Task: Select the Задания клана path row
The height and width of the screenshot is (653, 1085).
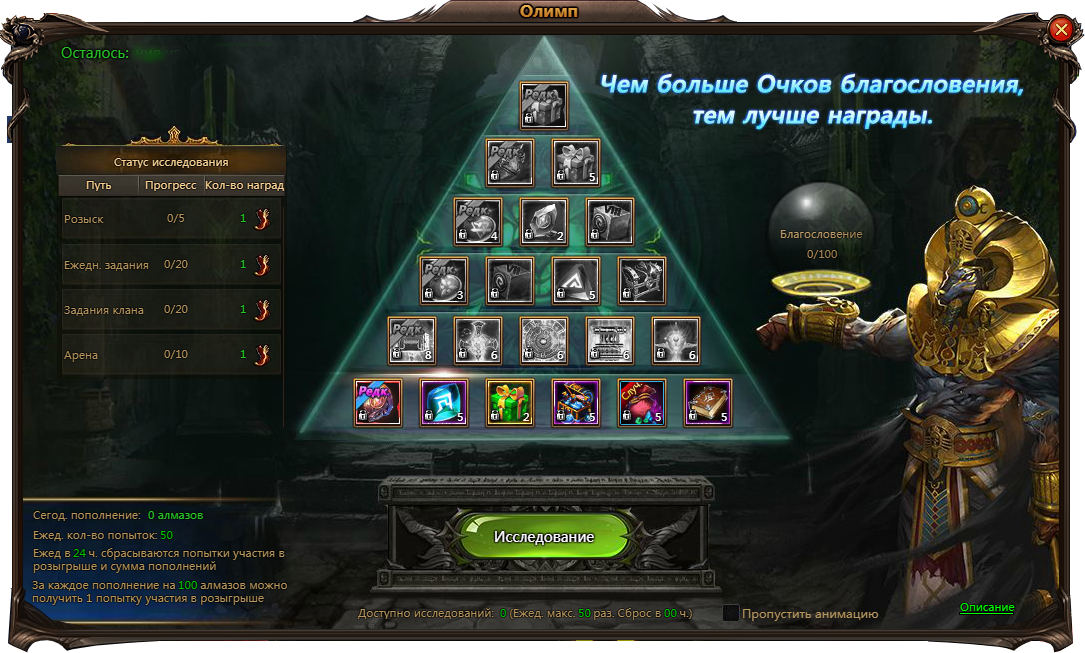Action: click(172, 310)
